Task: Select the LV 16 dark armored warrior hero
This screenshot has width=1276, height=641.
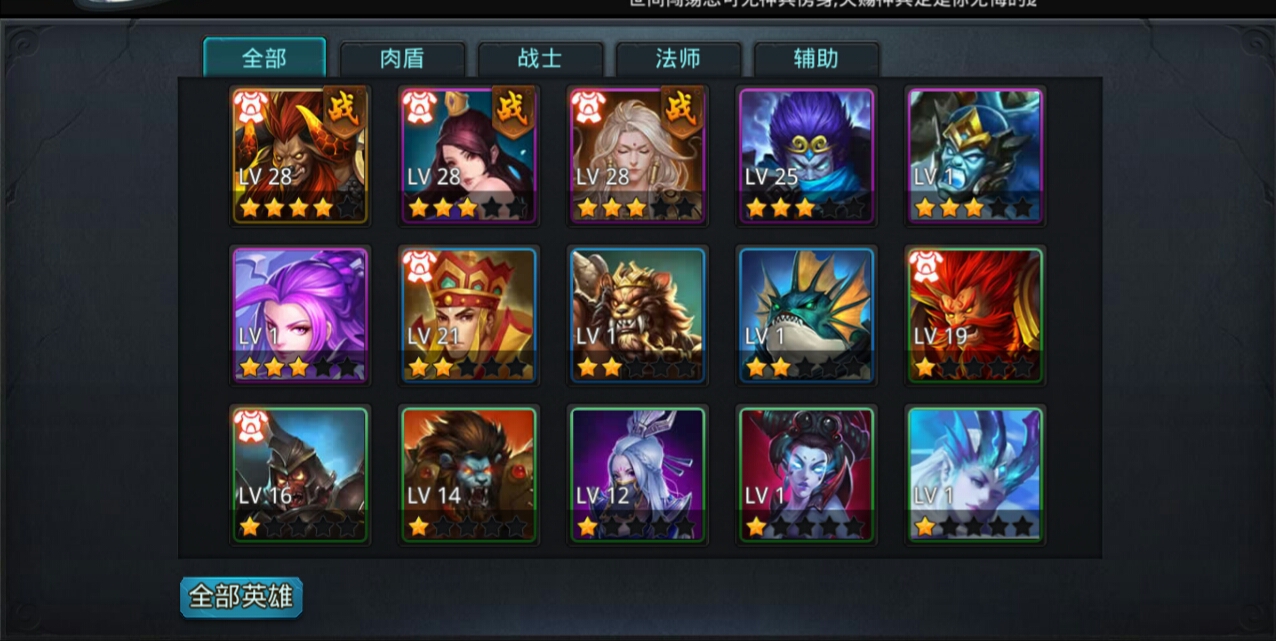Action: point(300,474)
